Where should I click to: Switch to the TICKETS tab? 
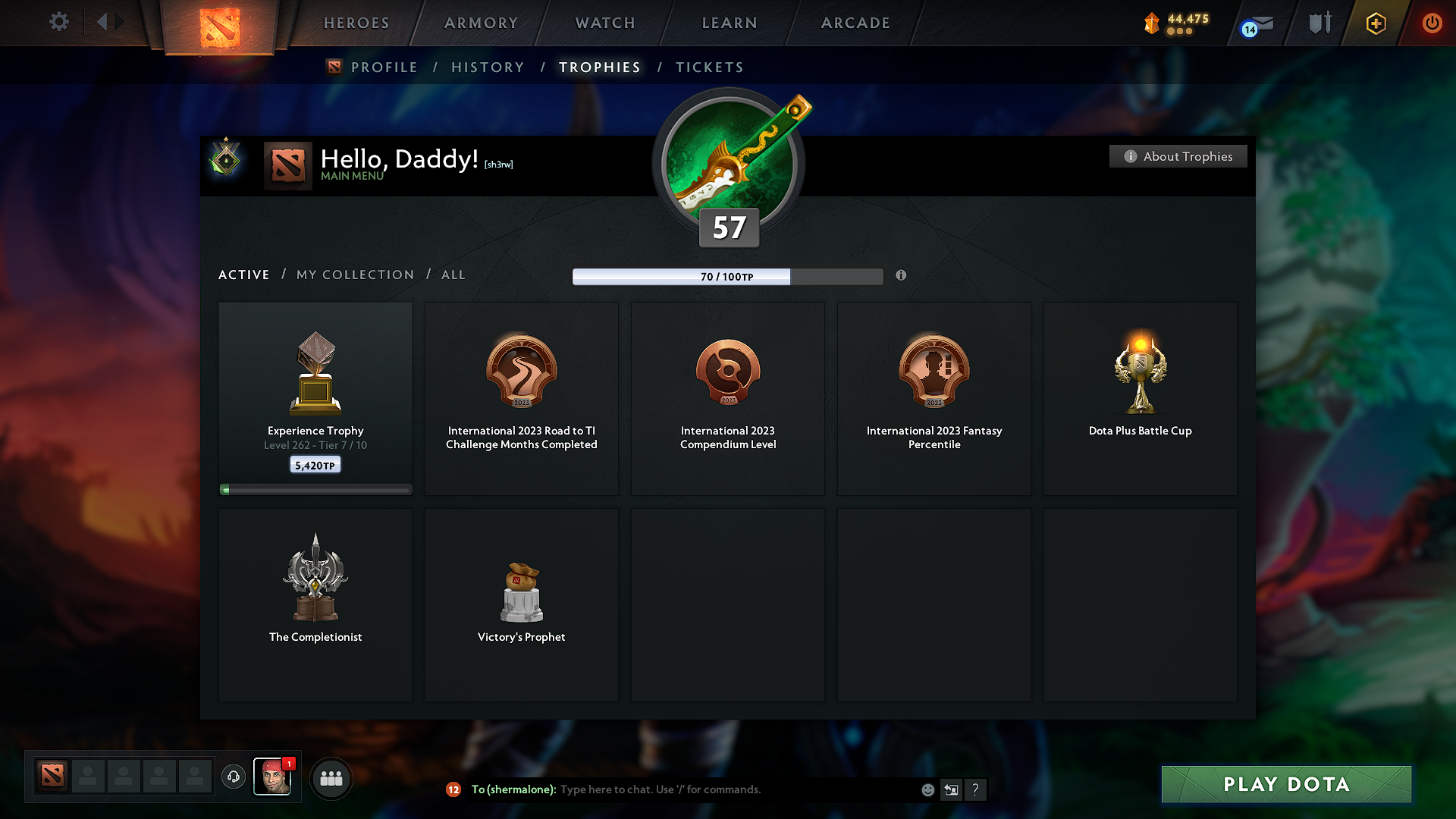pos(709,67)
